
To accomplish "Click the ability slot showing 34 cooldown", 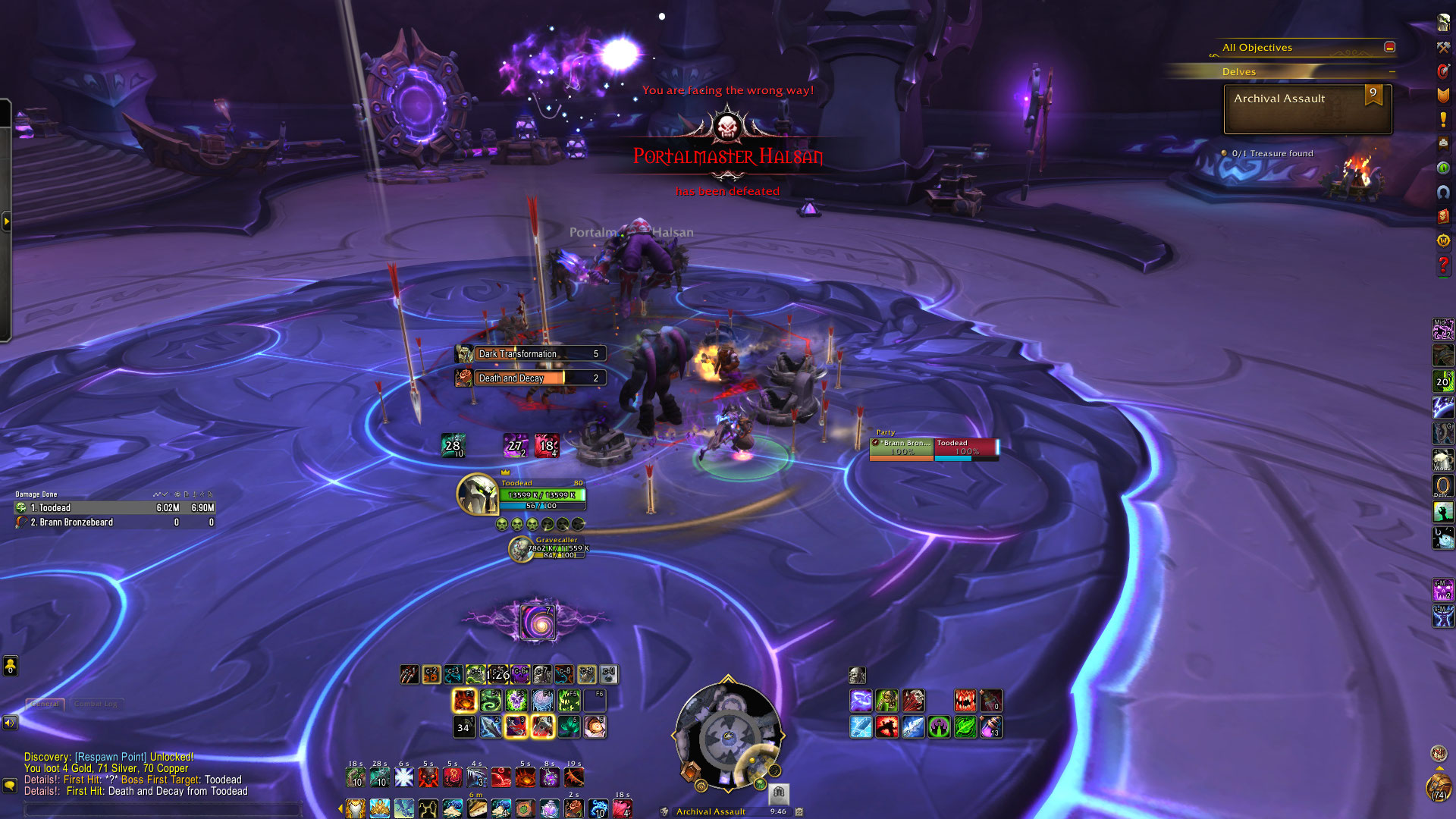I will pos(463,727).
